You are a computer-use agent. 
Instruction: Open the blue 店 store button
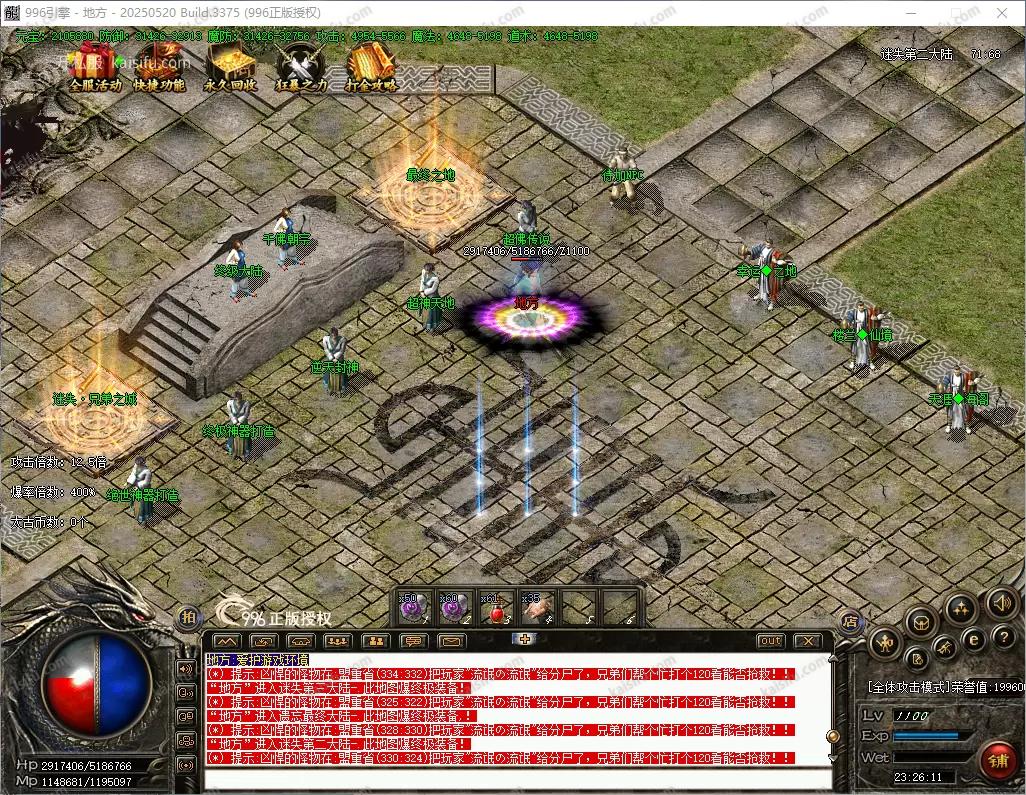pos(850,620)
